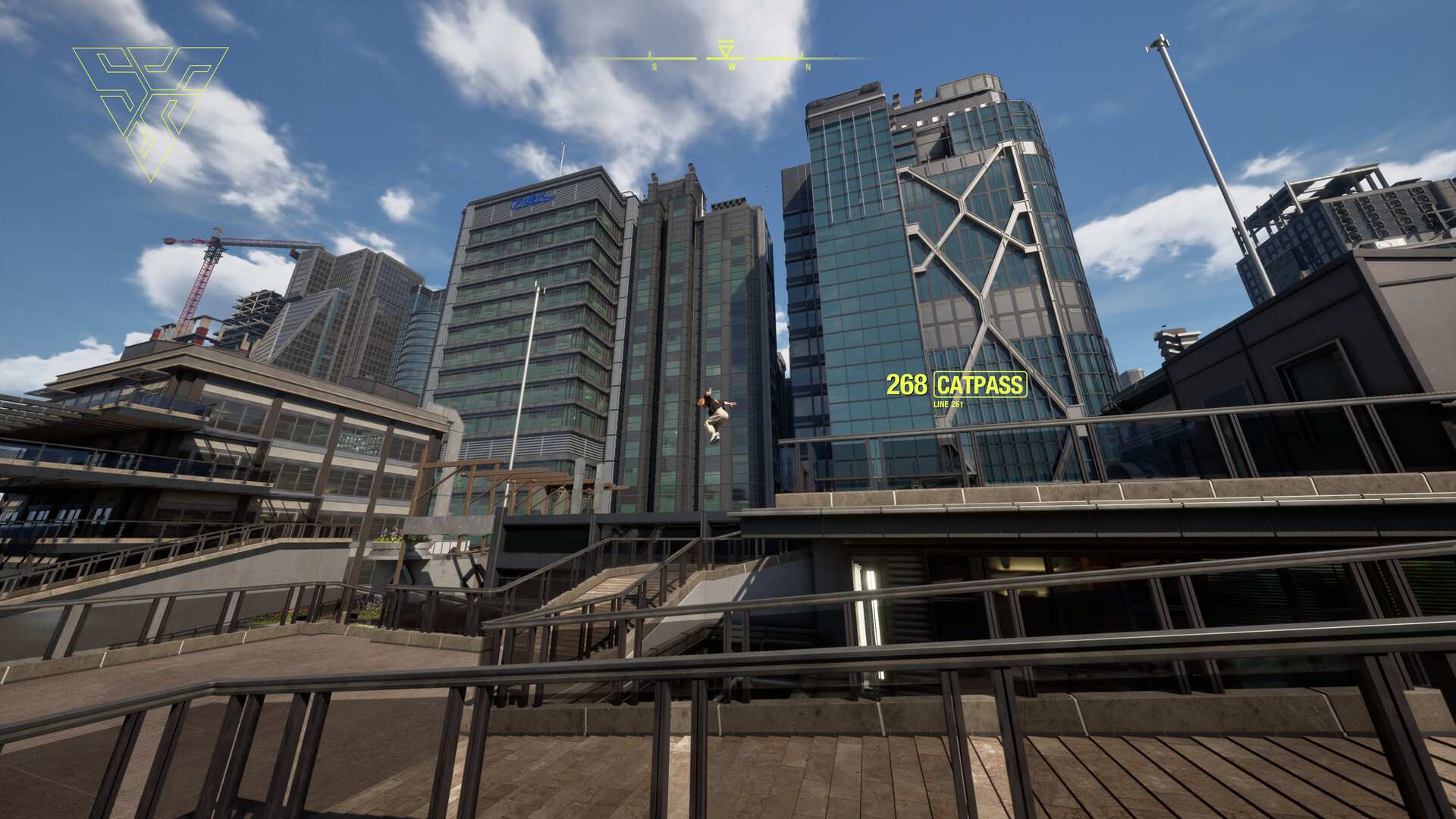The height and width of the screenshot is (819, 1456).
Task: Select the triangle heading indicator on the compass
Action: click(725, 52)
